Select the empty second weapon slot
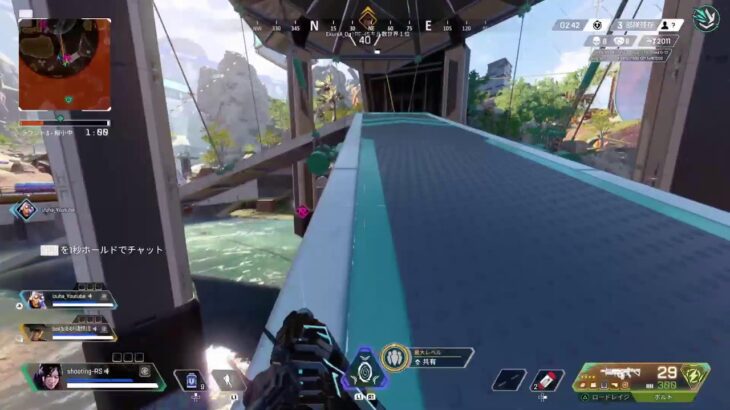The height and width of the screenshot is (410, 730). [509, 381]
